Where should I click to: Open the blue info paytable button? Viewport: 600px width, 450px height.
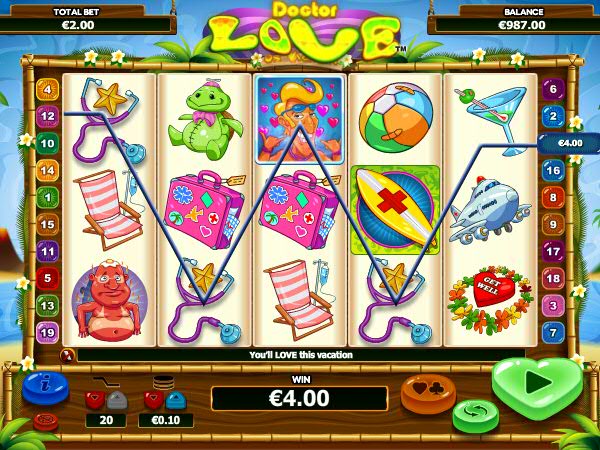[x=44, y=385]
